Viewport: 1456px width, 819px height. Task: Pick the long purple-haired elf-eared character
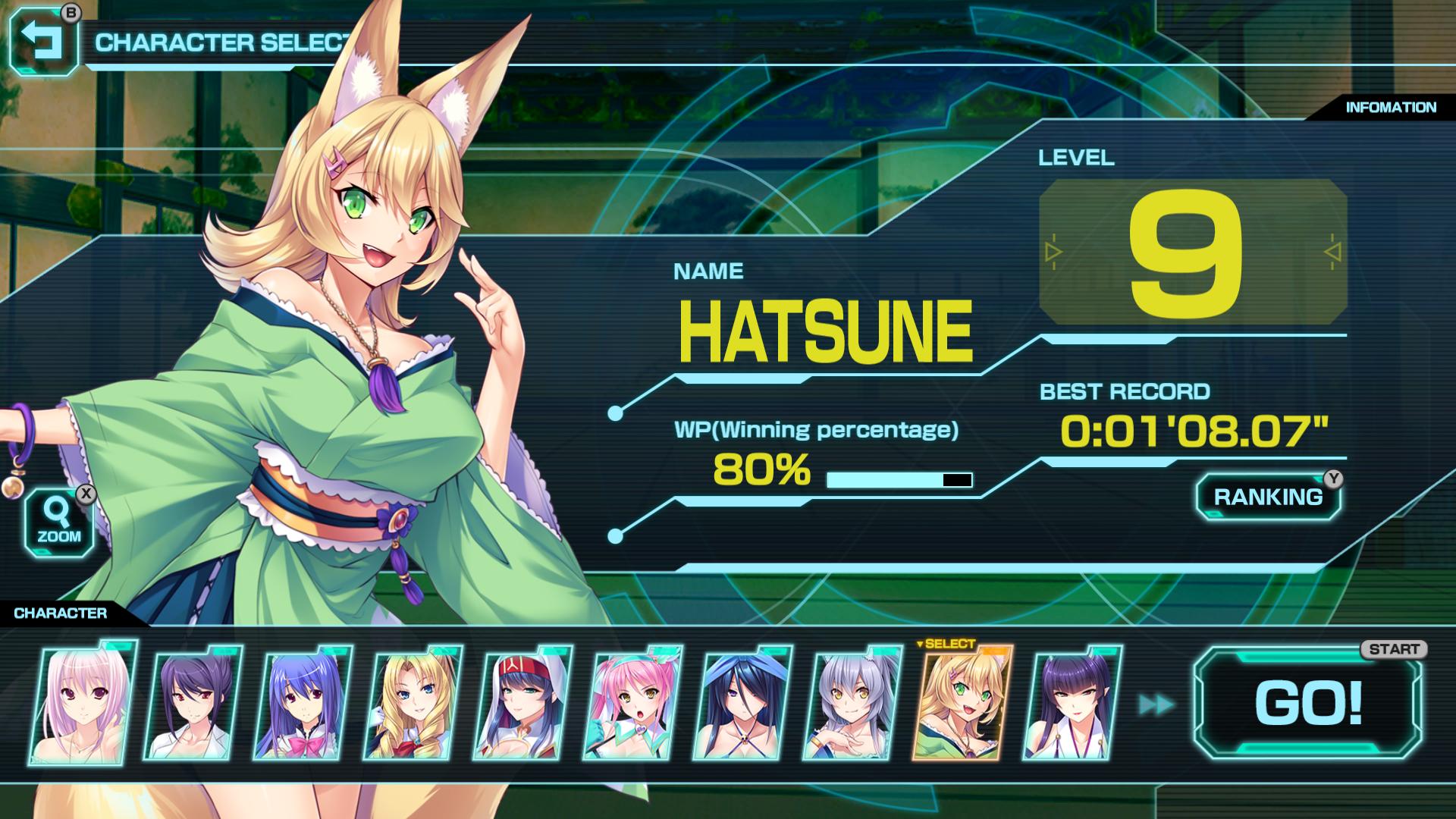click(1072, 703)
